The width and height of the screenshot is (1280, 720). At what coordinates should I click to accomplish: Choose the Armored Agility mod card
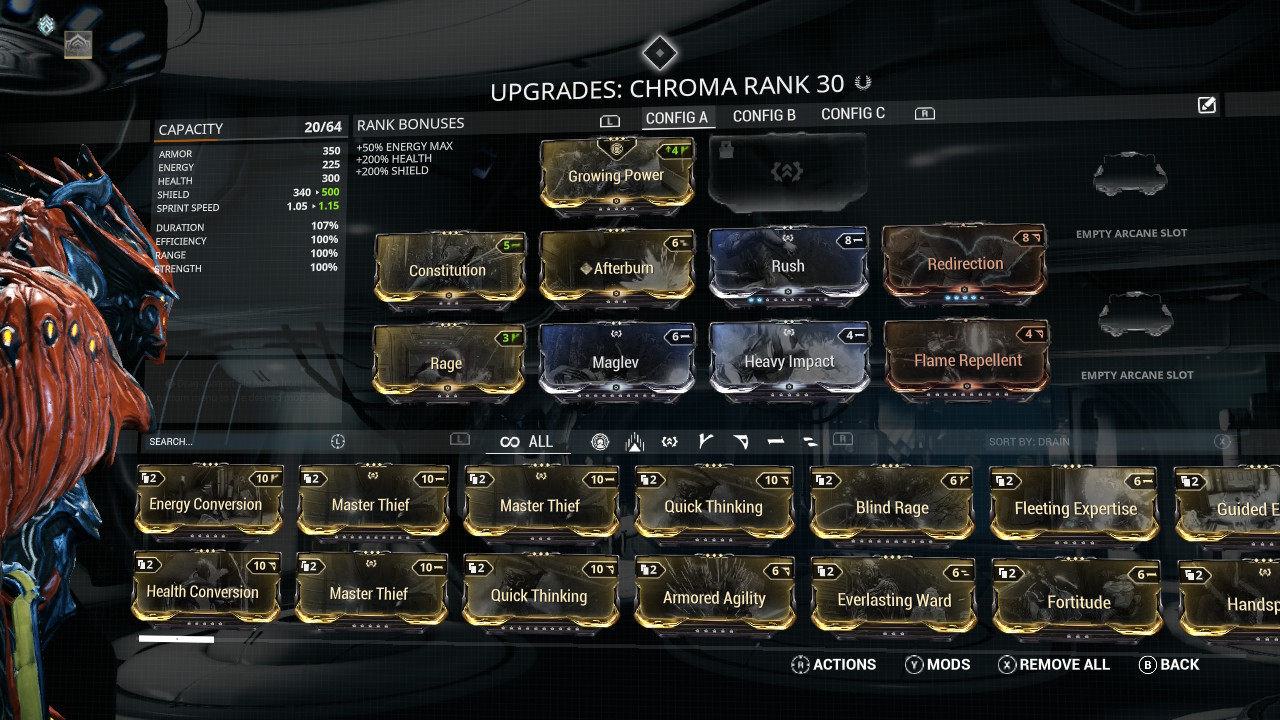click(714, 597)
